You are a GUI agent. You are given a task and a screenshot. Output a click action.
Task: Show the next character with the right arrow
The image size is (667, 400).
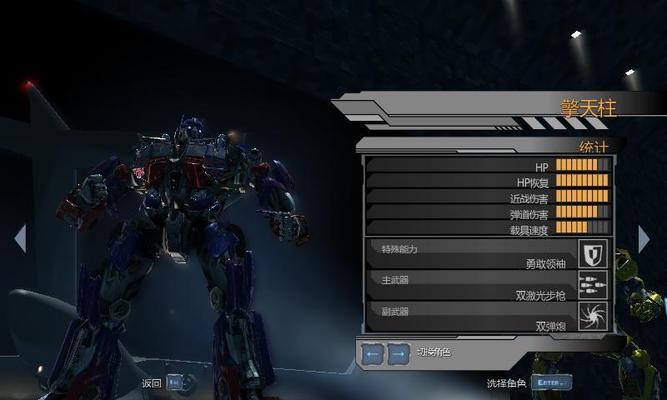coord(643,238)
